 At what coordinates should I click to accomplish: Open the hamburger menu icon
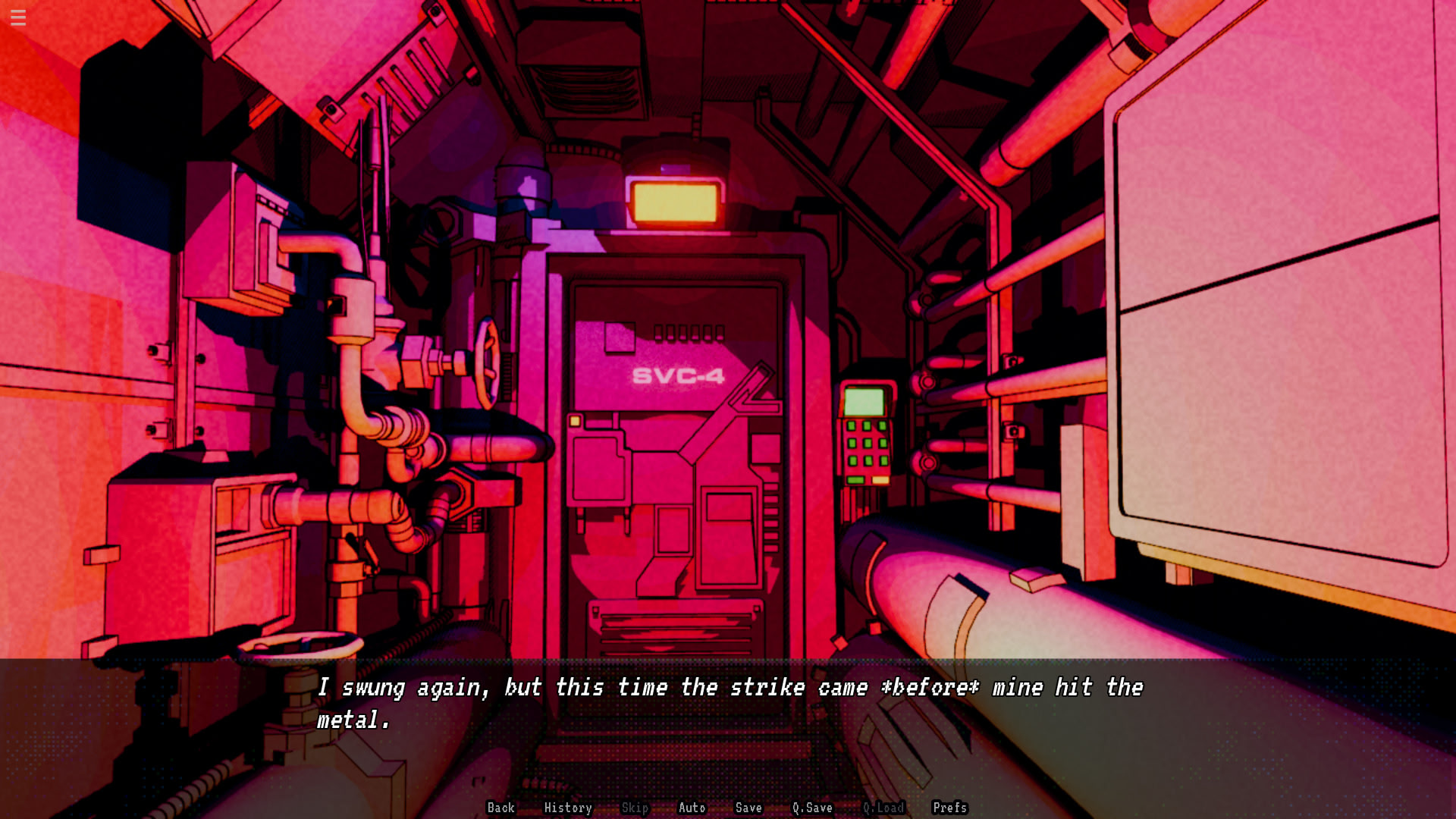tap(18, 17)
